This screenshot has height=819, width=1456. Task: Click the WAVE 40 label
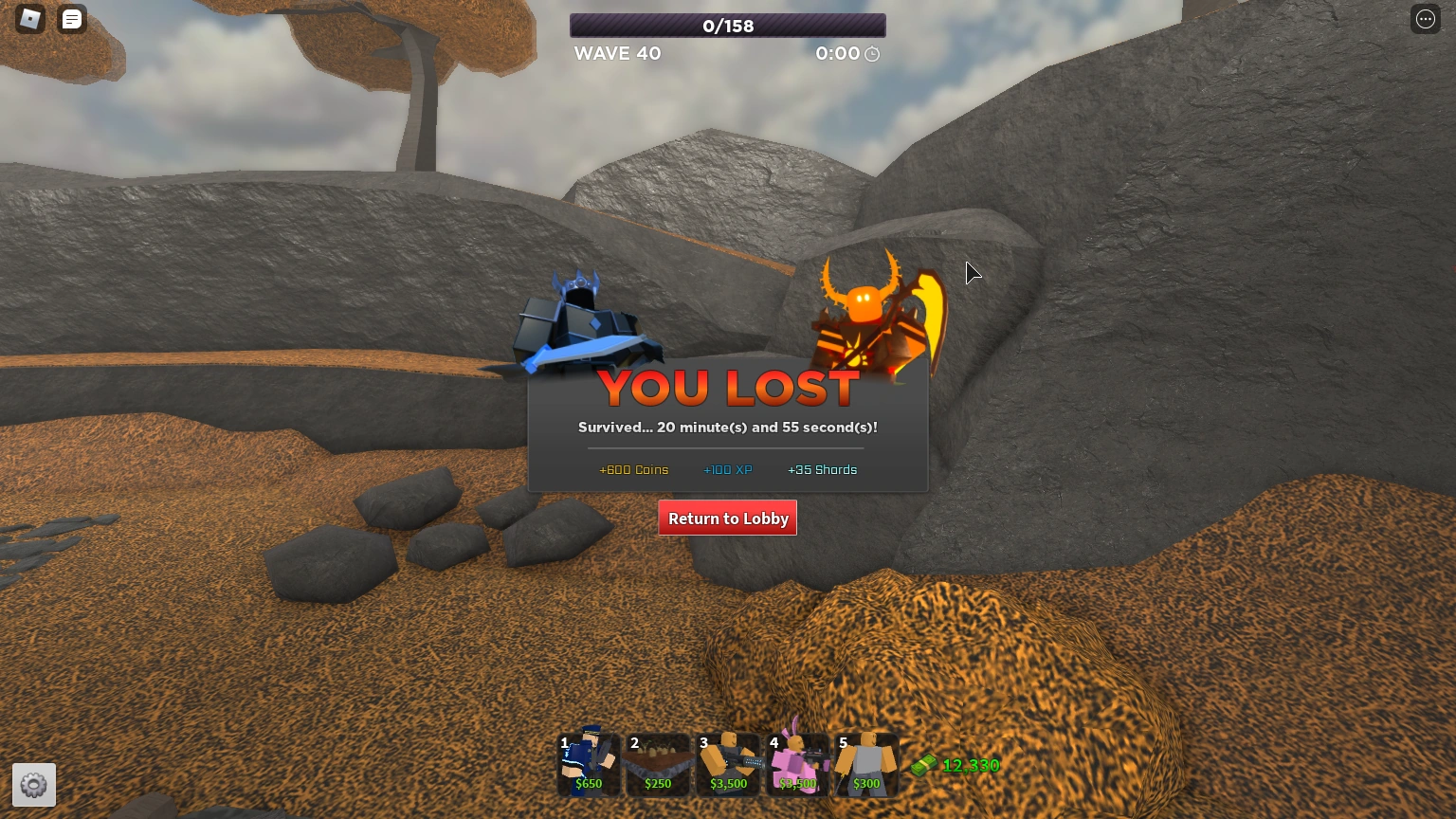point(617,53)
